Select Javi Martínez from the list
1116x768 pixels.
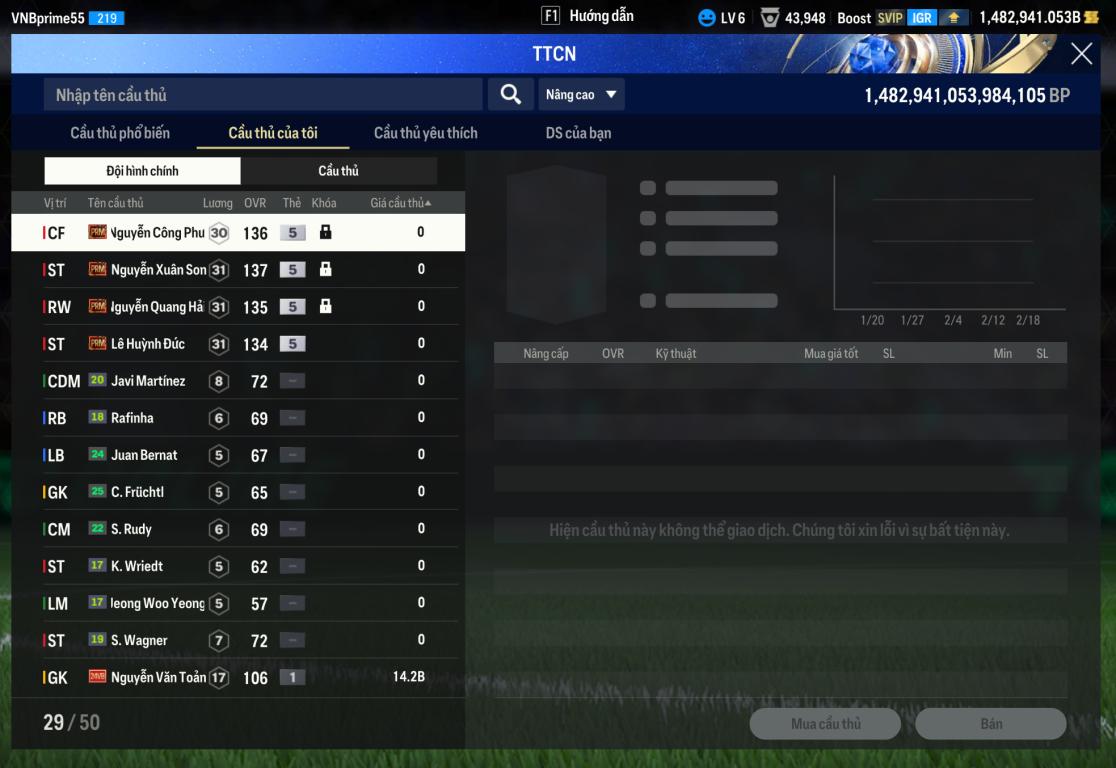(148, 381)
